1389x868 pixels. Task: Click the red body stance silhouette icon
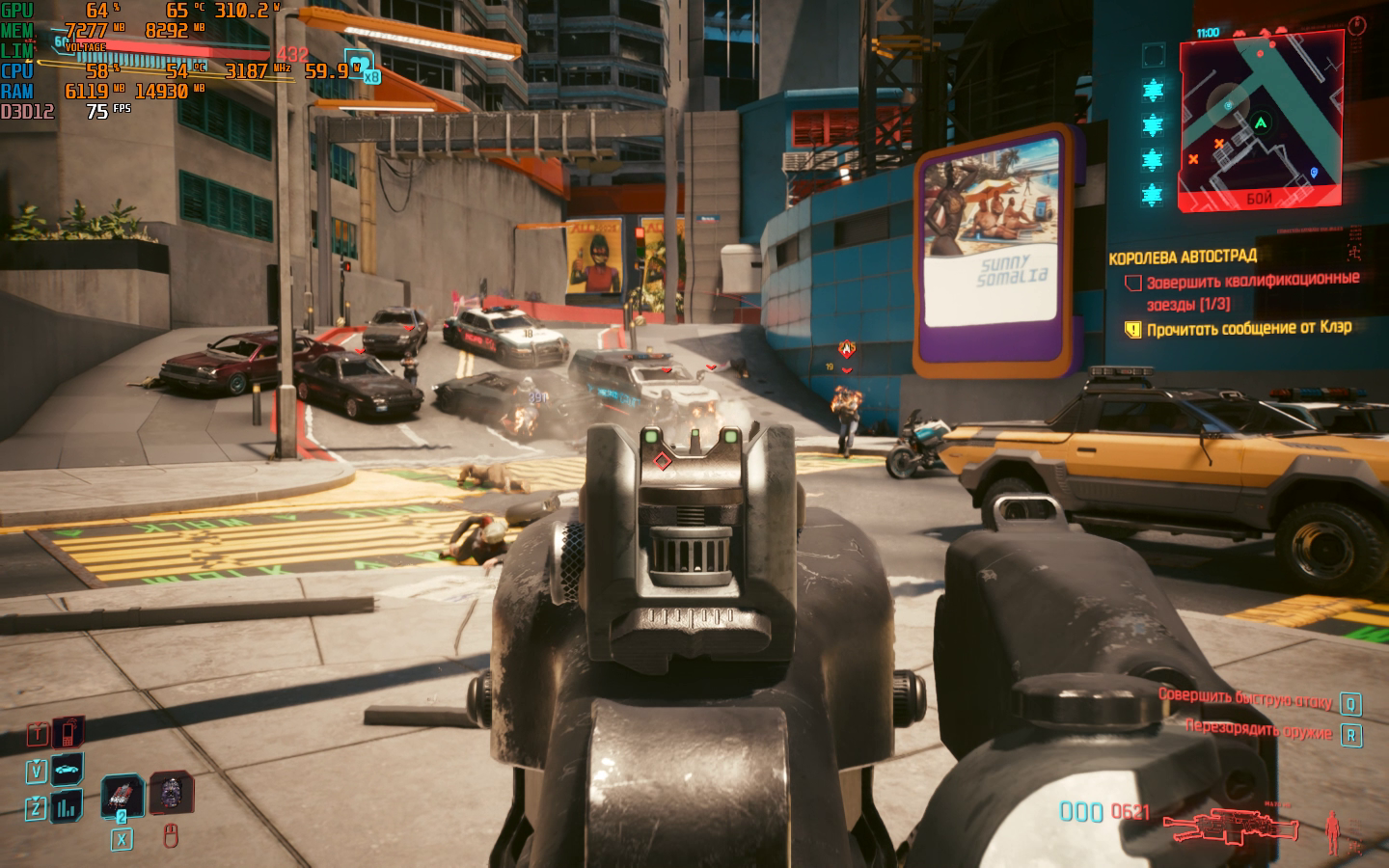click(1333, 829)
